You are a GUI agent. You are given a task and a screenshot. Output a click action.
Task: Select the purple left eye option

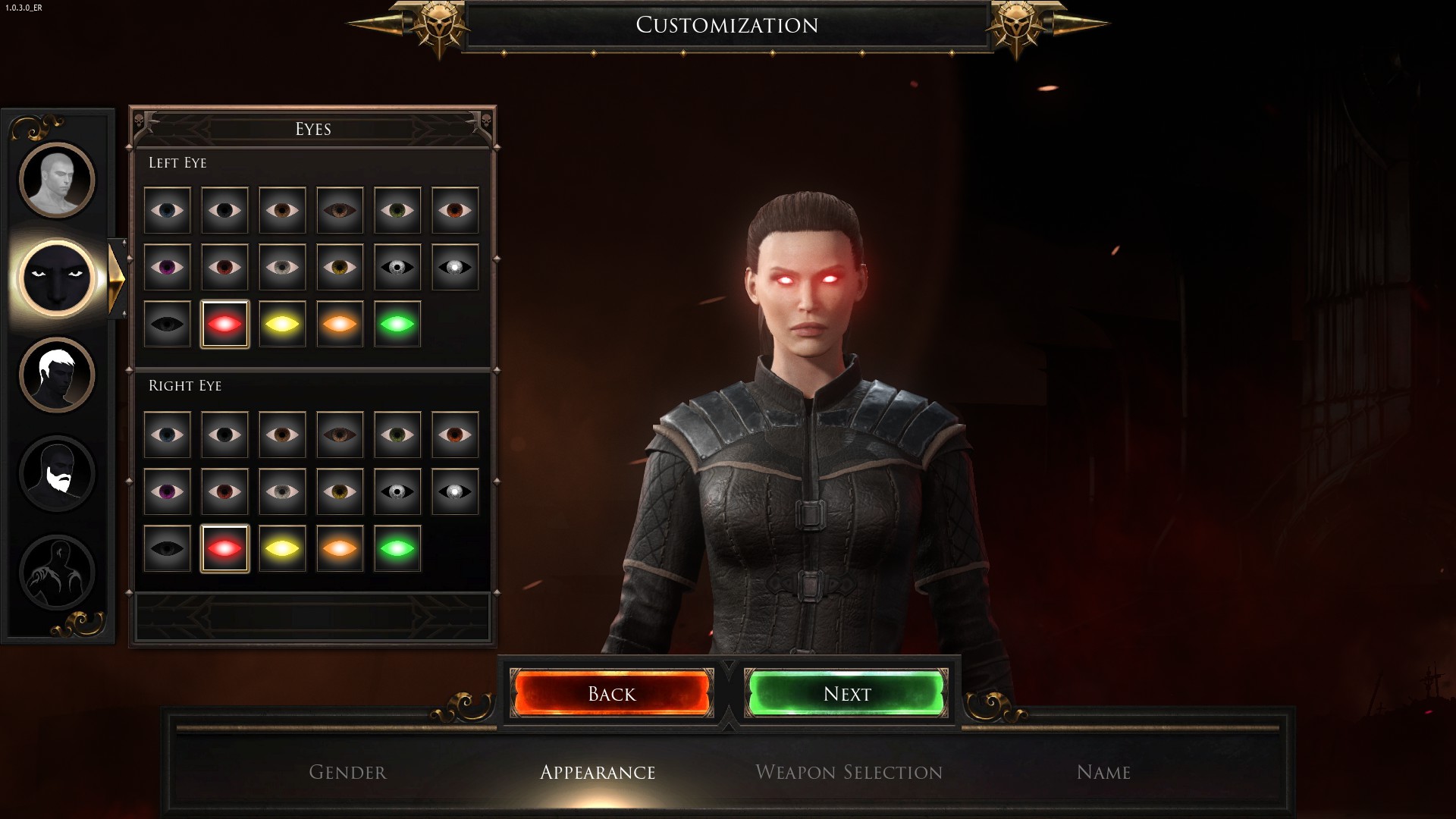coord(167,267)
